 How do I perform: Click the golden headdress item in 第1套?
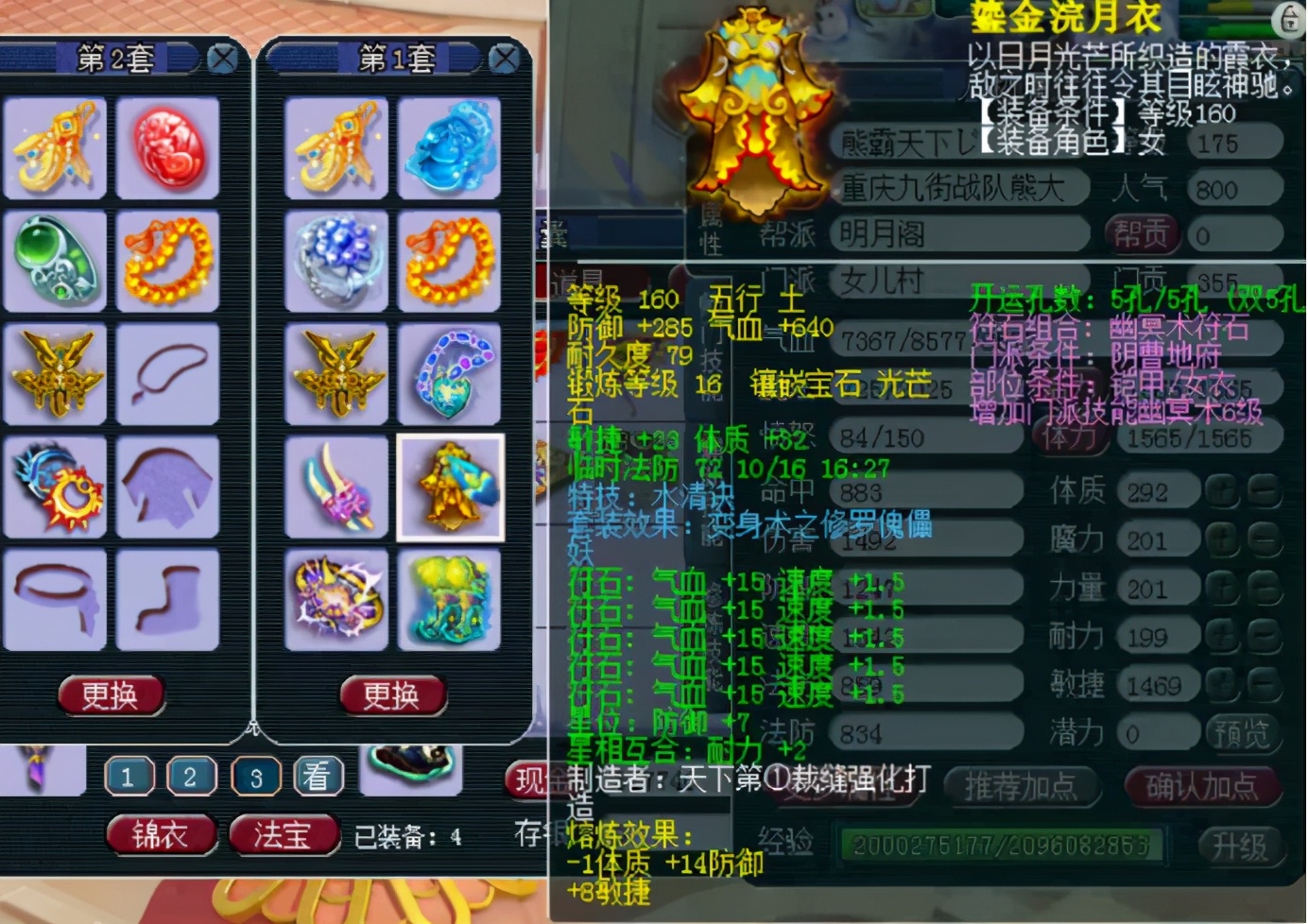(x=336, y=149)
